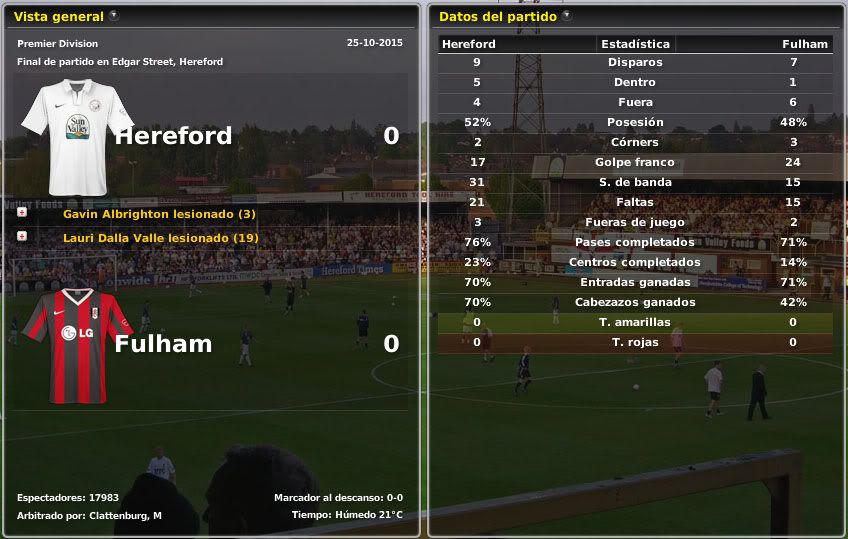This screenshot has height=539, width=848.
Task: Open the Datos del partido dropdown
Action: point(567,16)
